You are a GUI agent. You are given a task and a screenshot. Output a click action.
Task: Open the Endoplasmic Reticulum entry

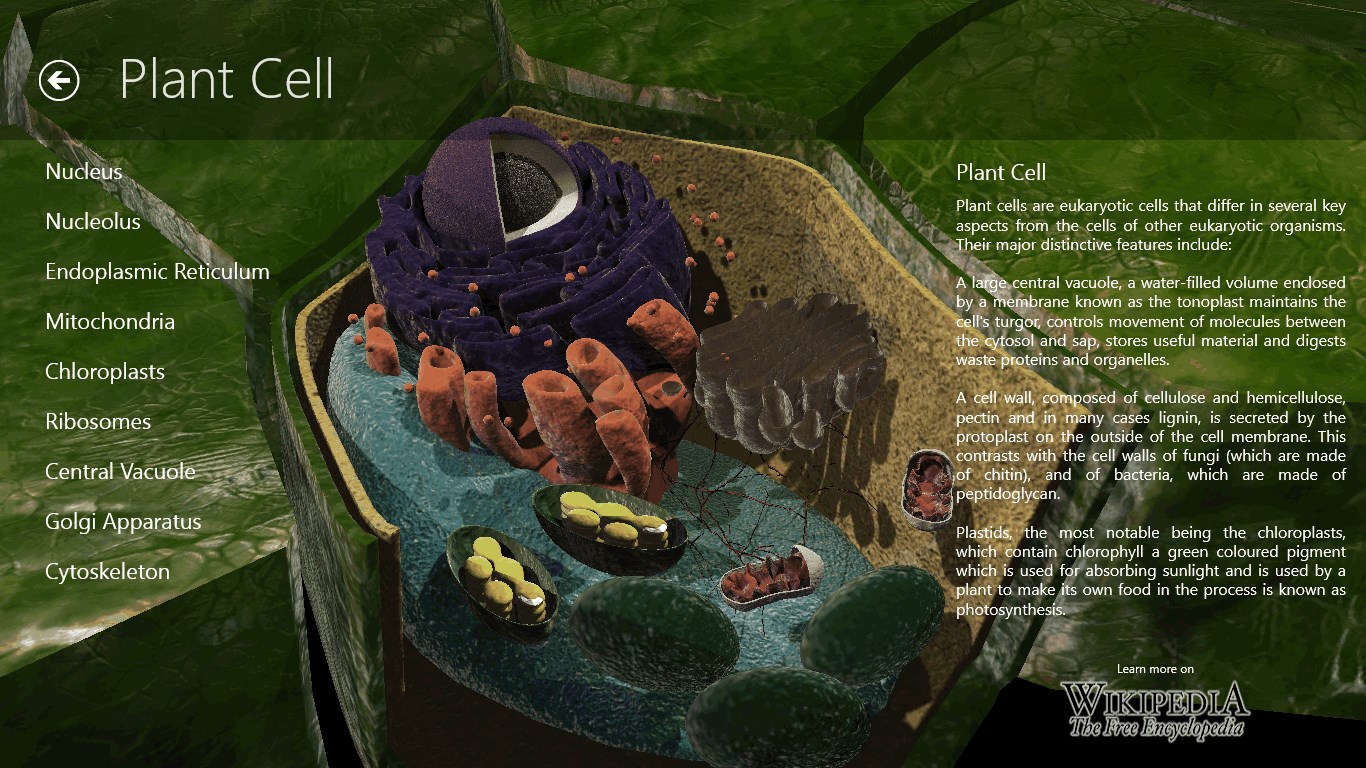click(x=156, y=271)
